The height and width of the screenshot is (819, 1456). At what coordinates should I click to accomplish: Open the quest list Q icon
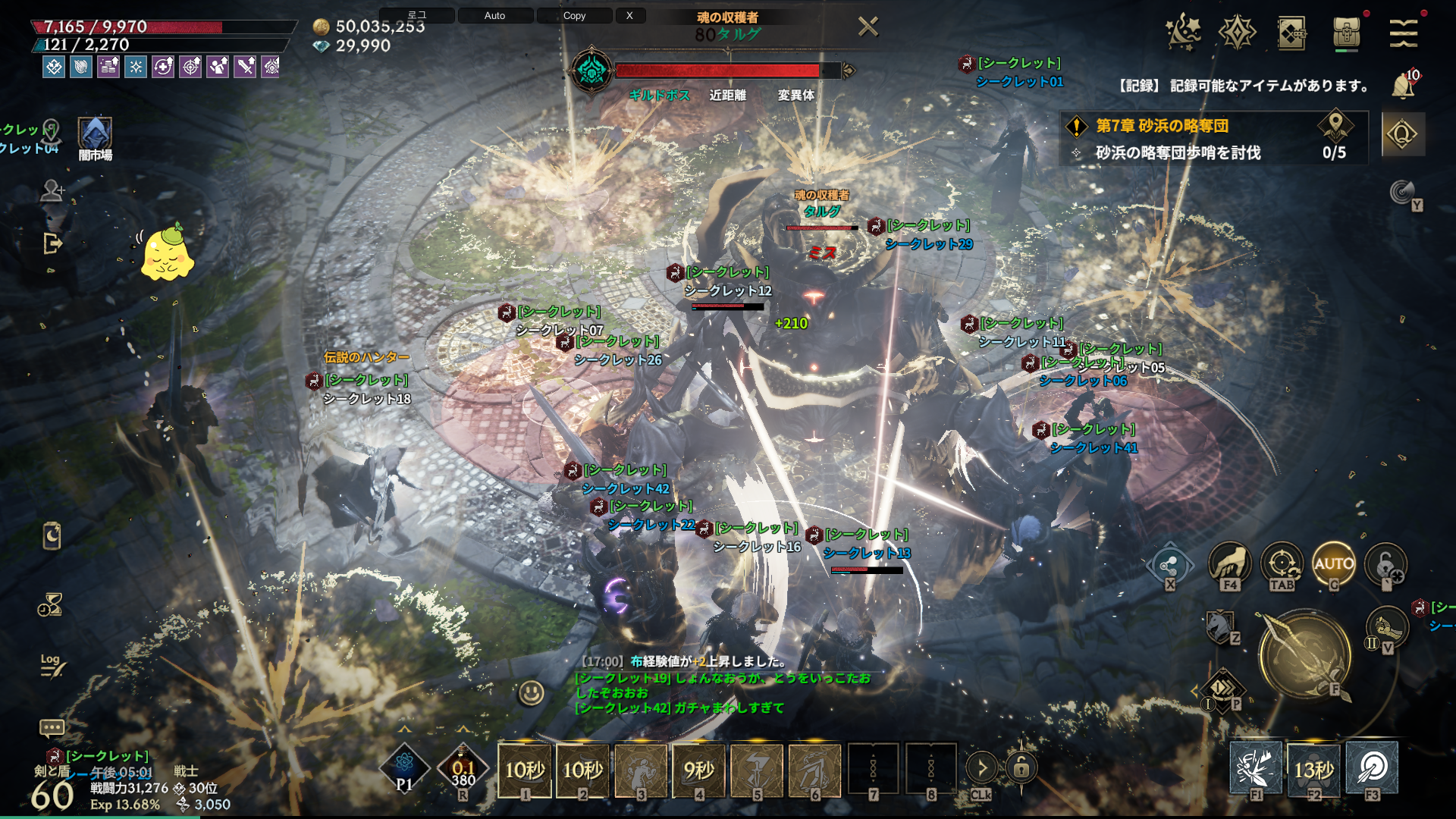(x=1402, y=134)
